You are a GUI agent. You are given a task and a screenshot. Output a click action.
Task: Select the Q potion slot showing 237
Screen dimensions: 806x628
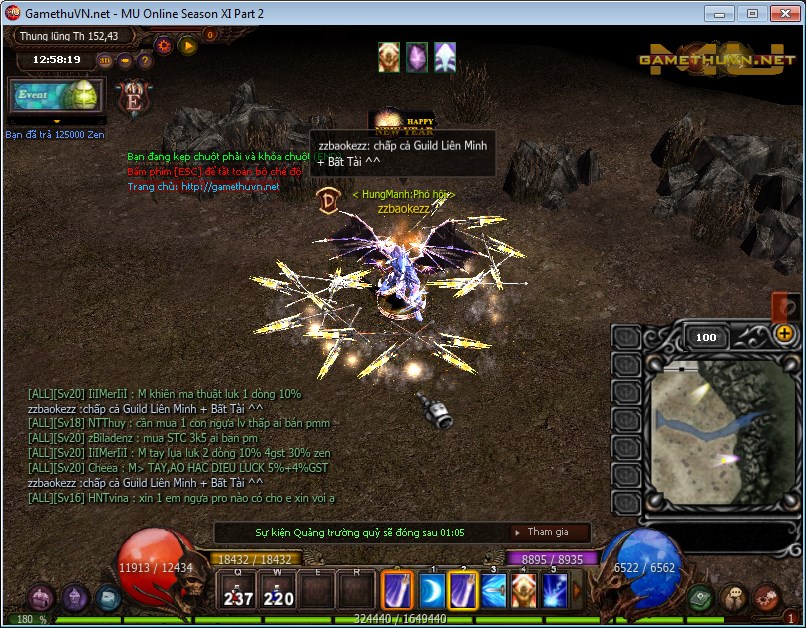(239, 592)
